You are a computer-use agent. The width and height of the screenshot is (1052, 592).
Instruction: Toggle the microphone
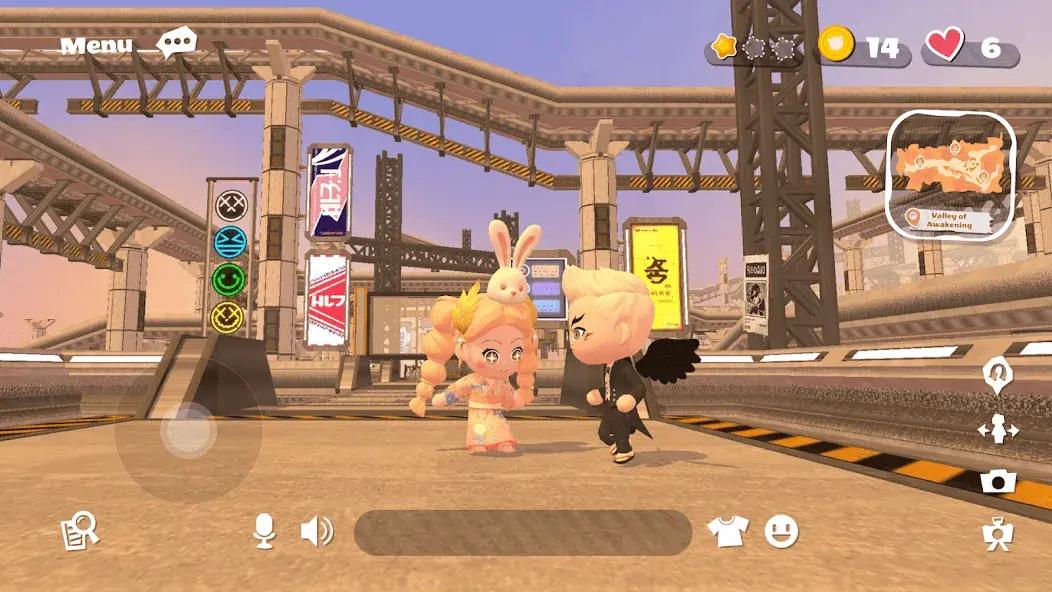(264, 532)
